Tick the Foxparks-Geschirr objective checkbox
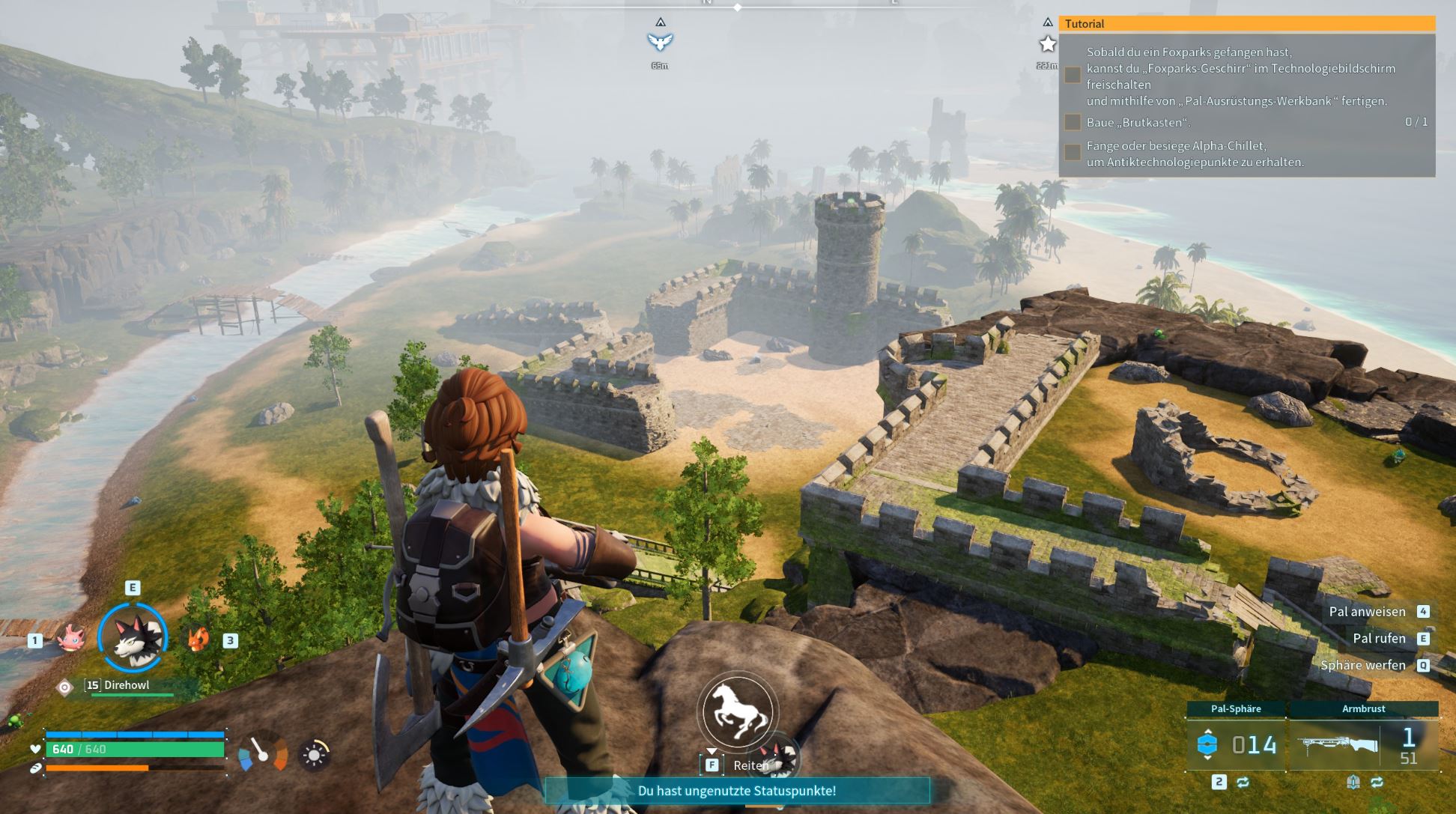The width and height of the screenshot is (1456, 814). (x=1073, y=75)
